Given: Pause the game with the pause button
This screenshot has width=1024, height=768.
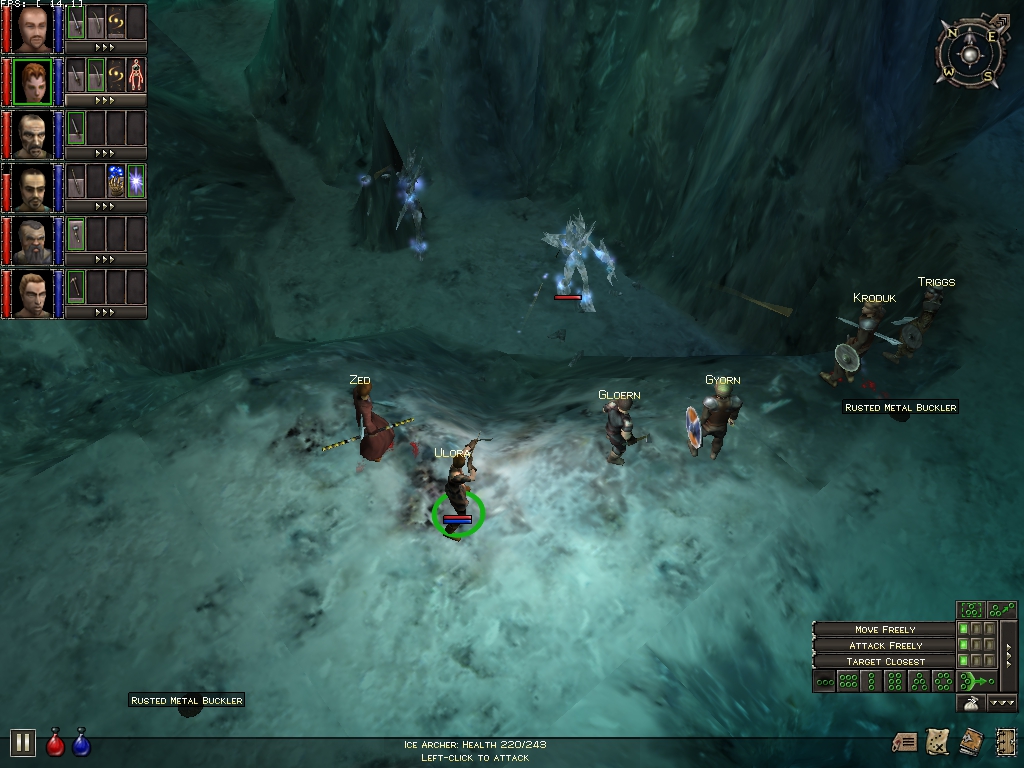Looking at the screenshot, I should tap(23, 742).
